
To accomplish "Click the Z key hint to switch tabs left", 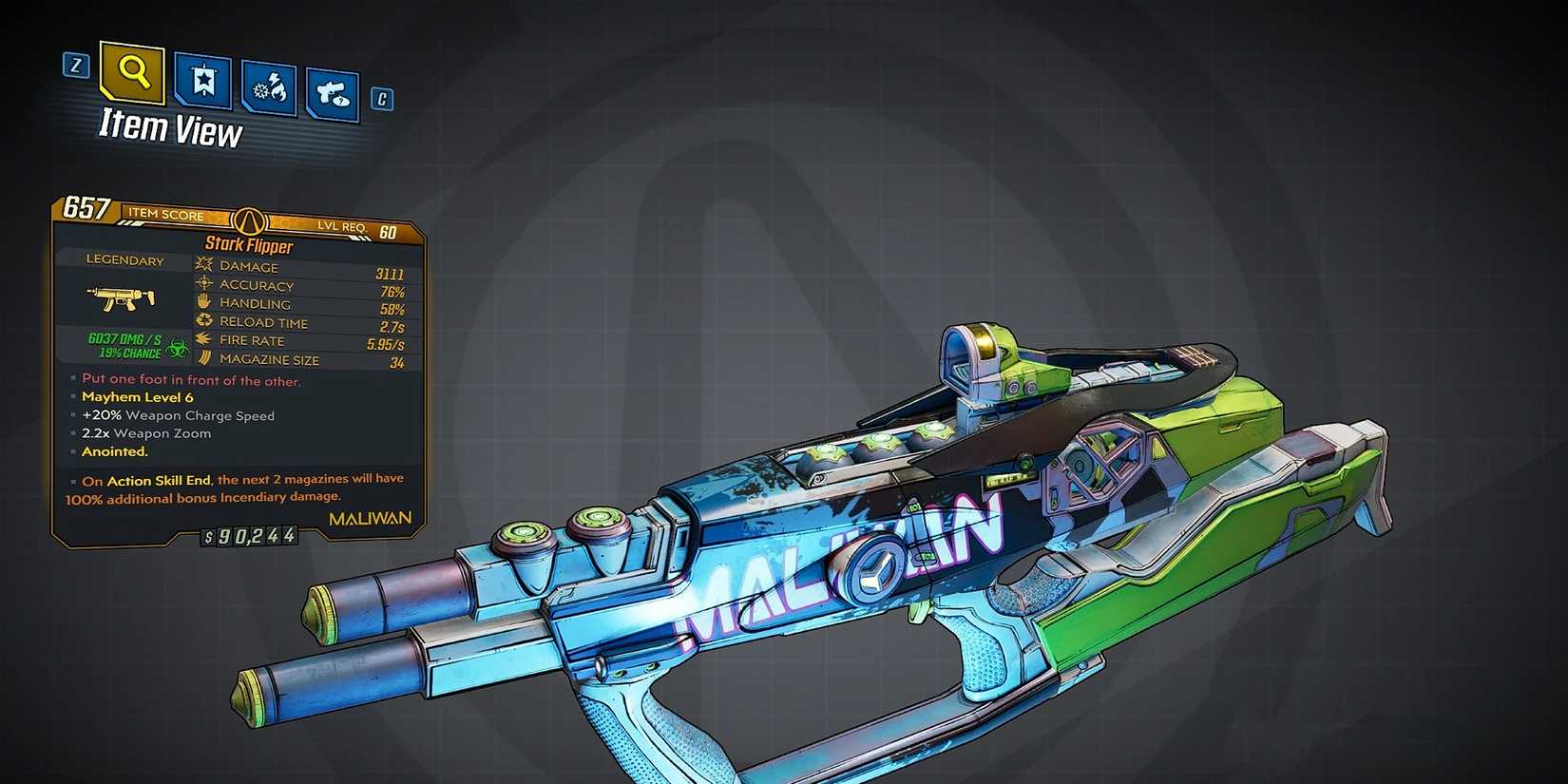I will (75, 67).
